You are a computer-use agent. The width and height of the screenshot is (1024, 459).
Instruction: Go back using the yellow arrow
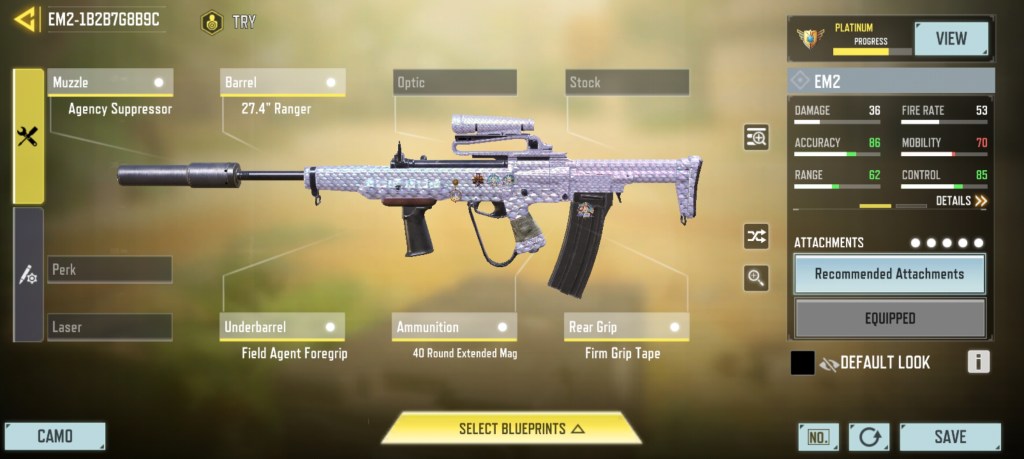[x=23, y=20]
